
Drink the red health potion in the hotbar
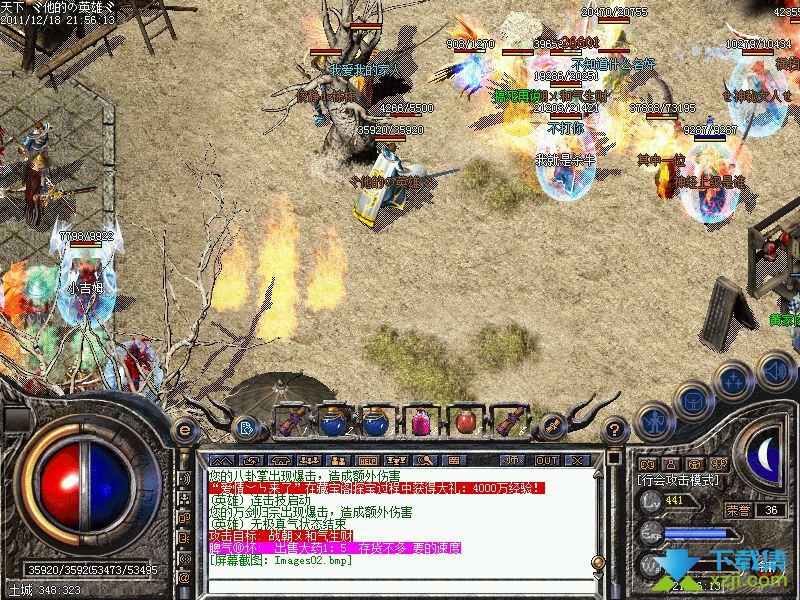tap(465, 421)
